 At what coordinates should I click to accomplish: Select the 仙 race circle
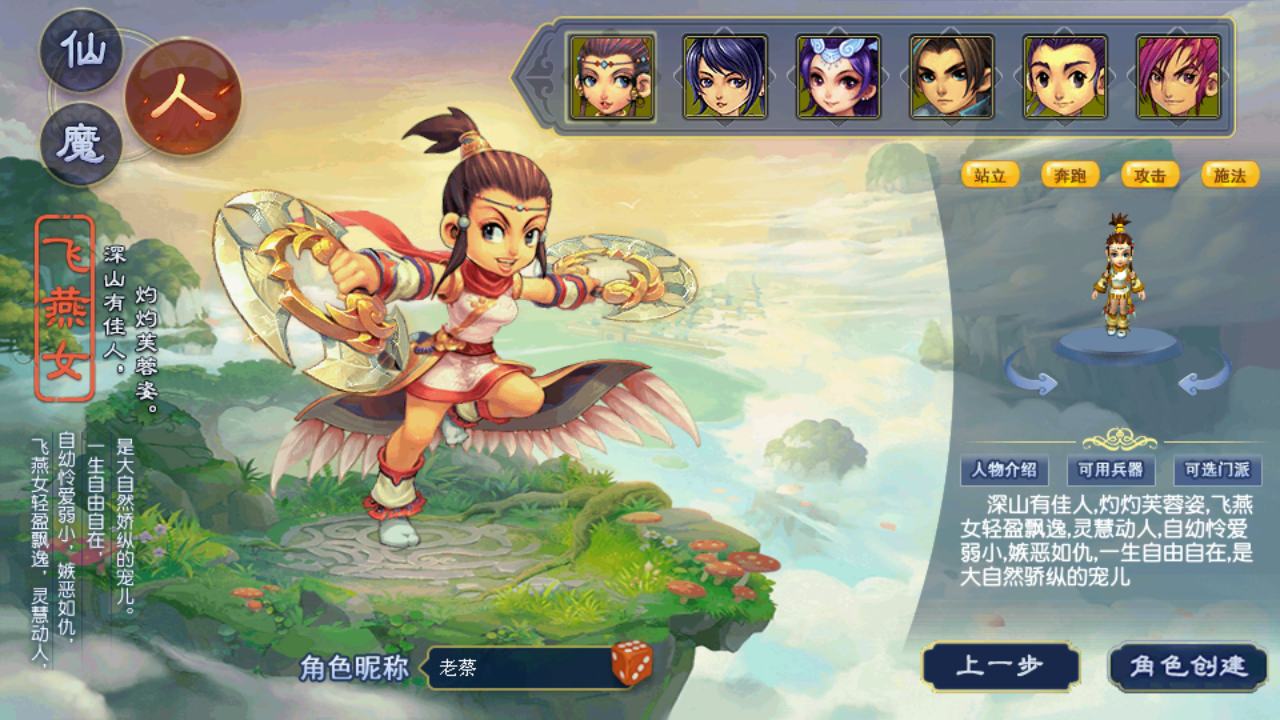(81, 48)
